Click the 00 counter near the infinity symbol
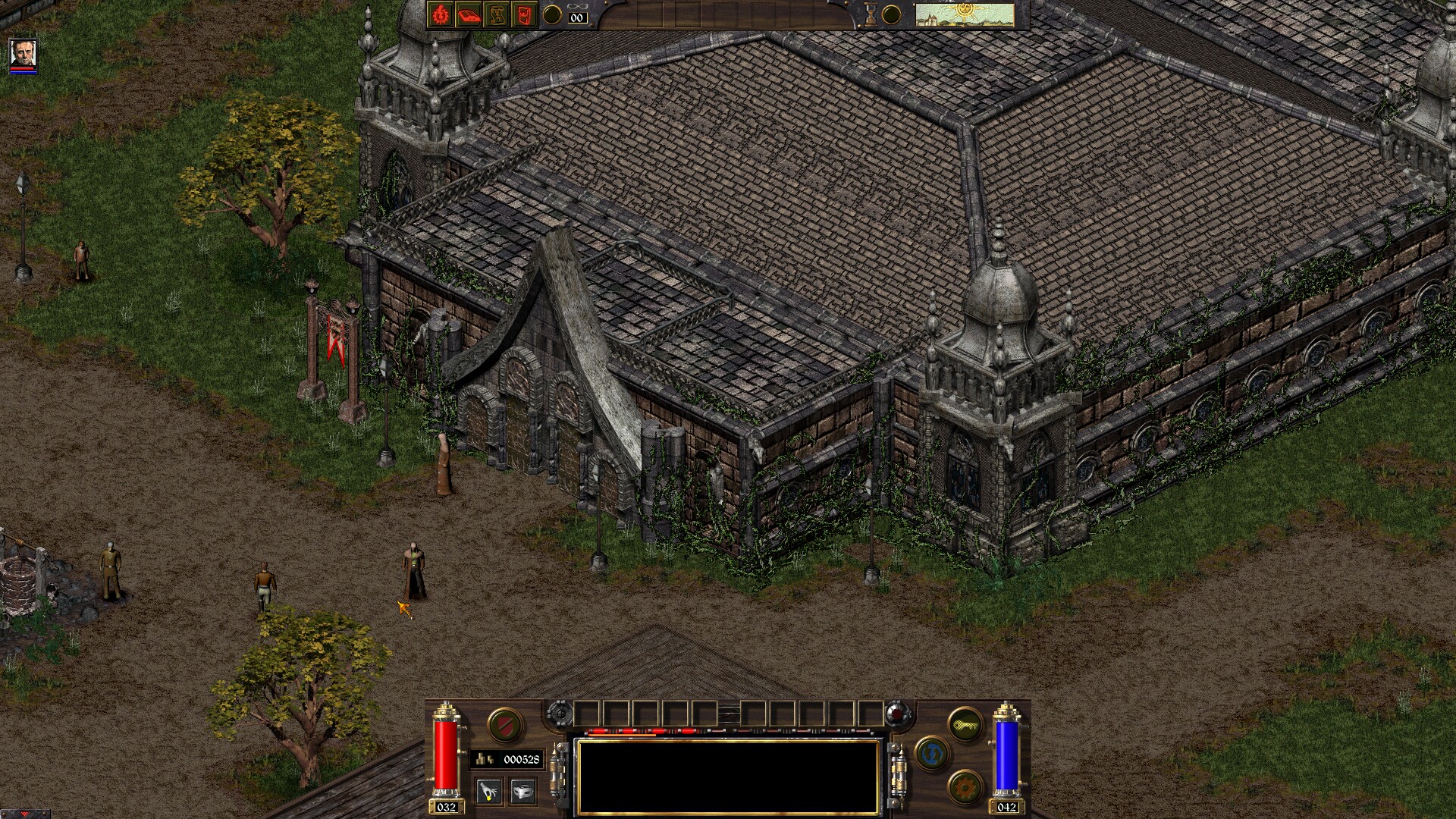The height and width of the screenshot is (819, 1456). click(576, 18)
